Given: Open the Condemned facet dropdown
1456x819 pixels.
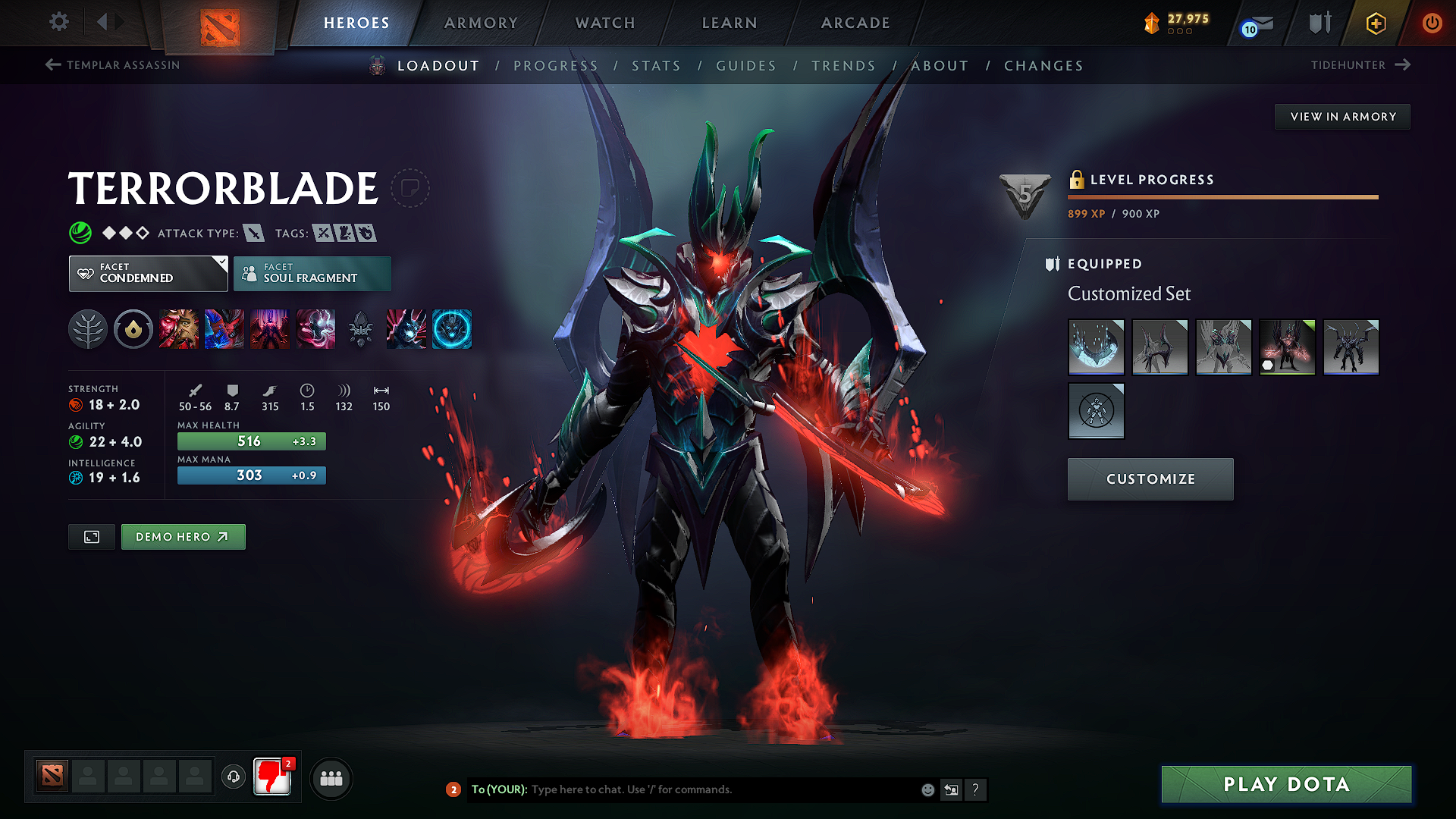Looking at the screenshot, I should [x=147, y=274].
